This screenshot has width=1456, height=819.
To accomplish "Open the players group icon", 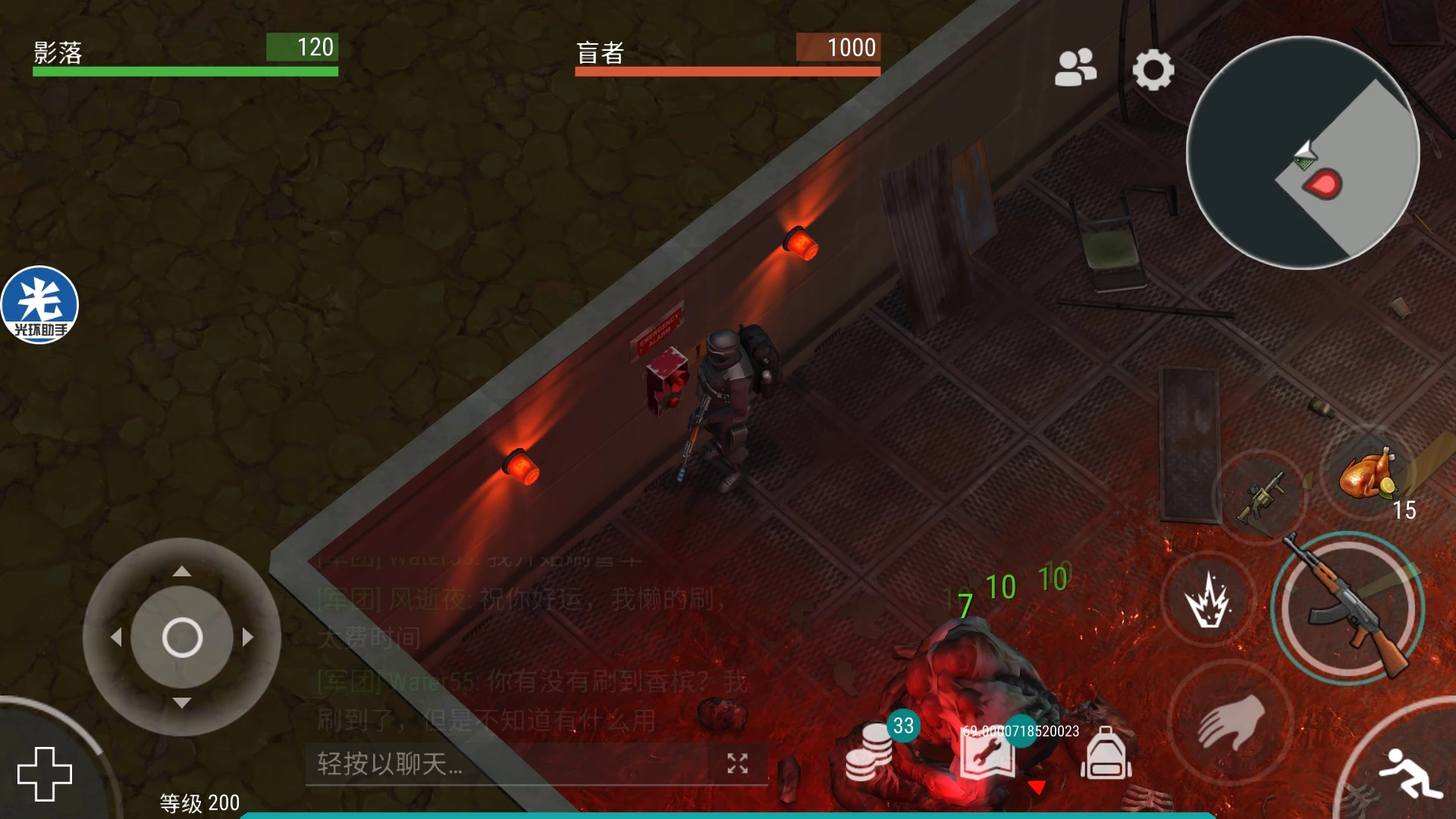I will pos(1075,68).
